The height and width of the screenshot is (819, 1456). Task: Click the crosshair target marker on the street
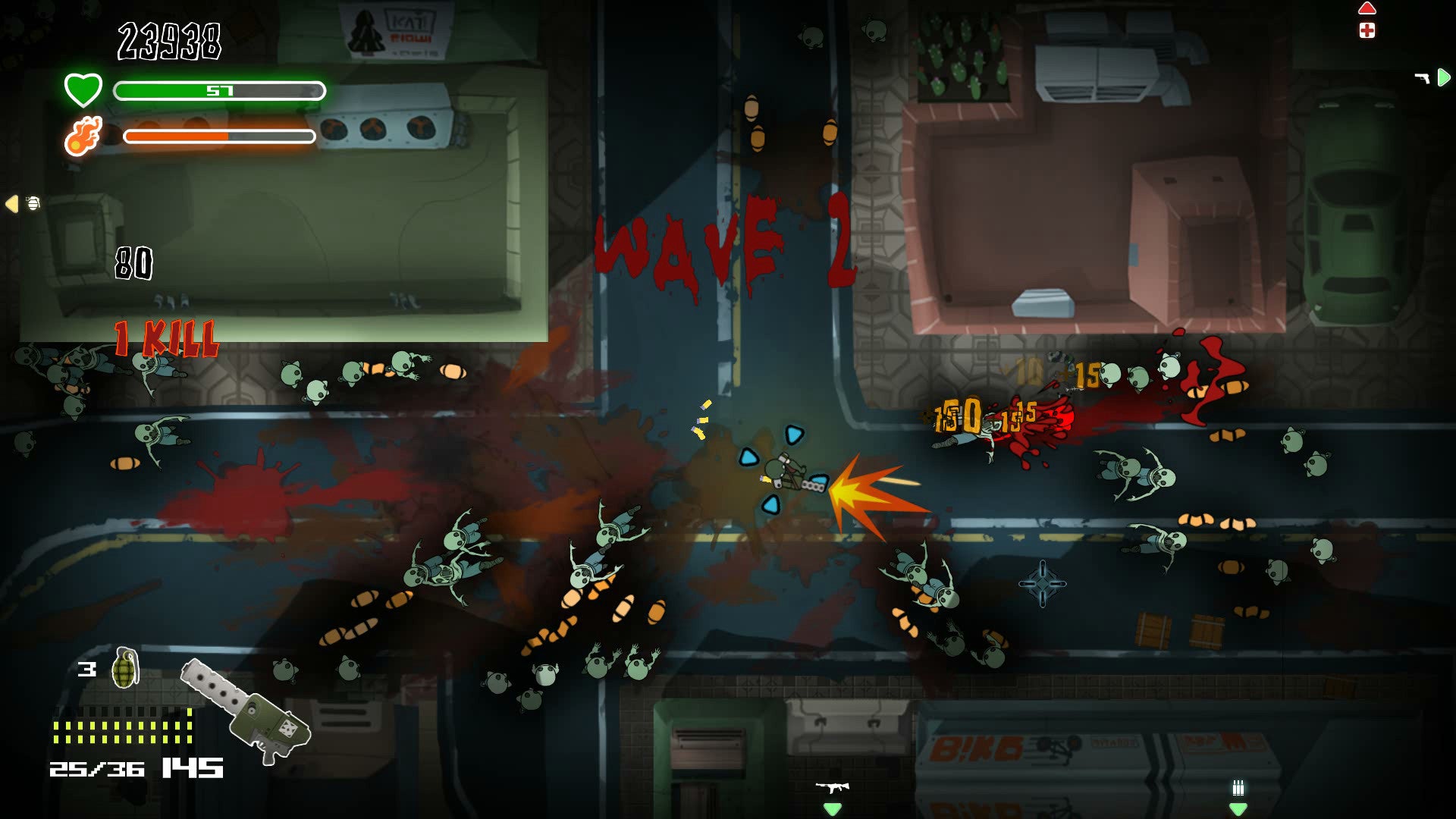click(1043, 583)
